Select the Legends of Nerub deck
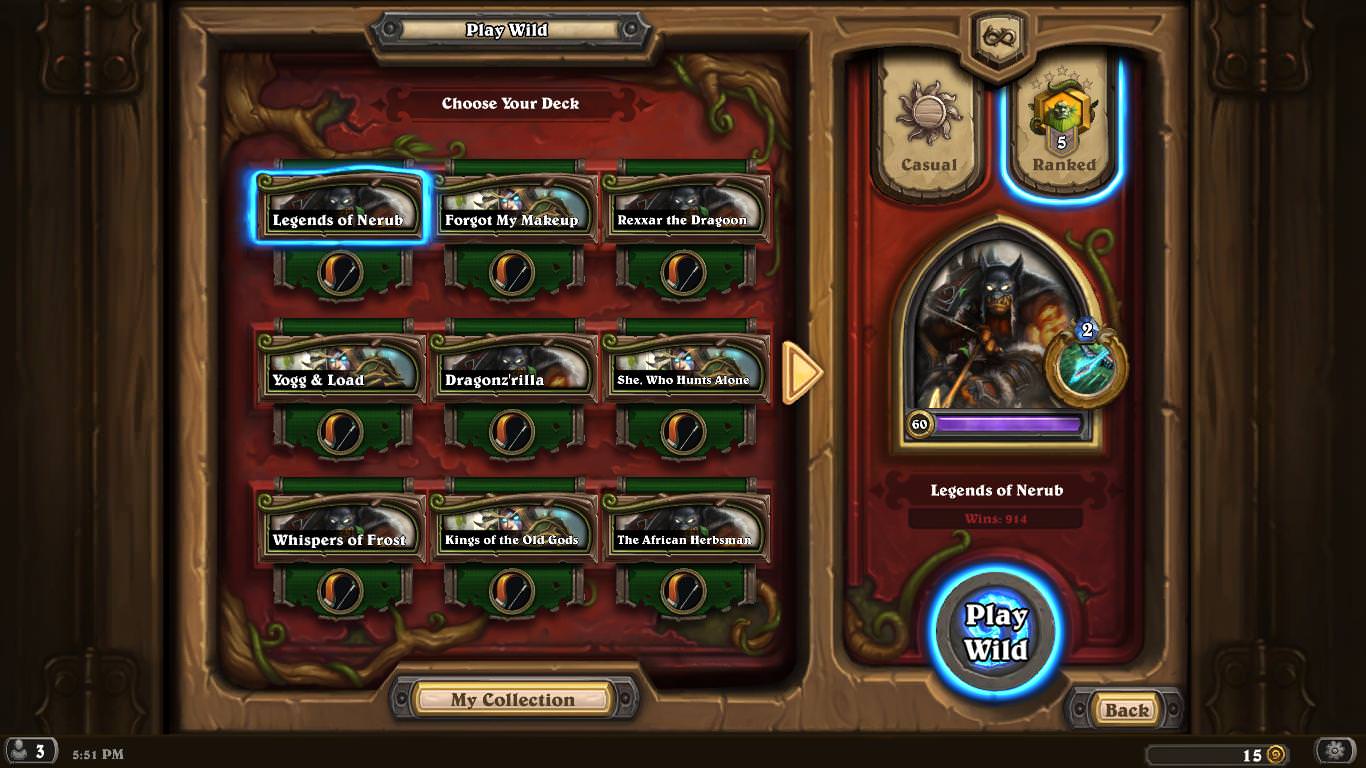This screenshot has width=1366, height=768. coord(340,207)
